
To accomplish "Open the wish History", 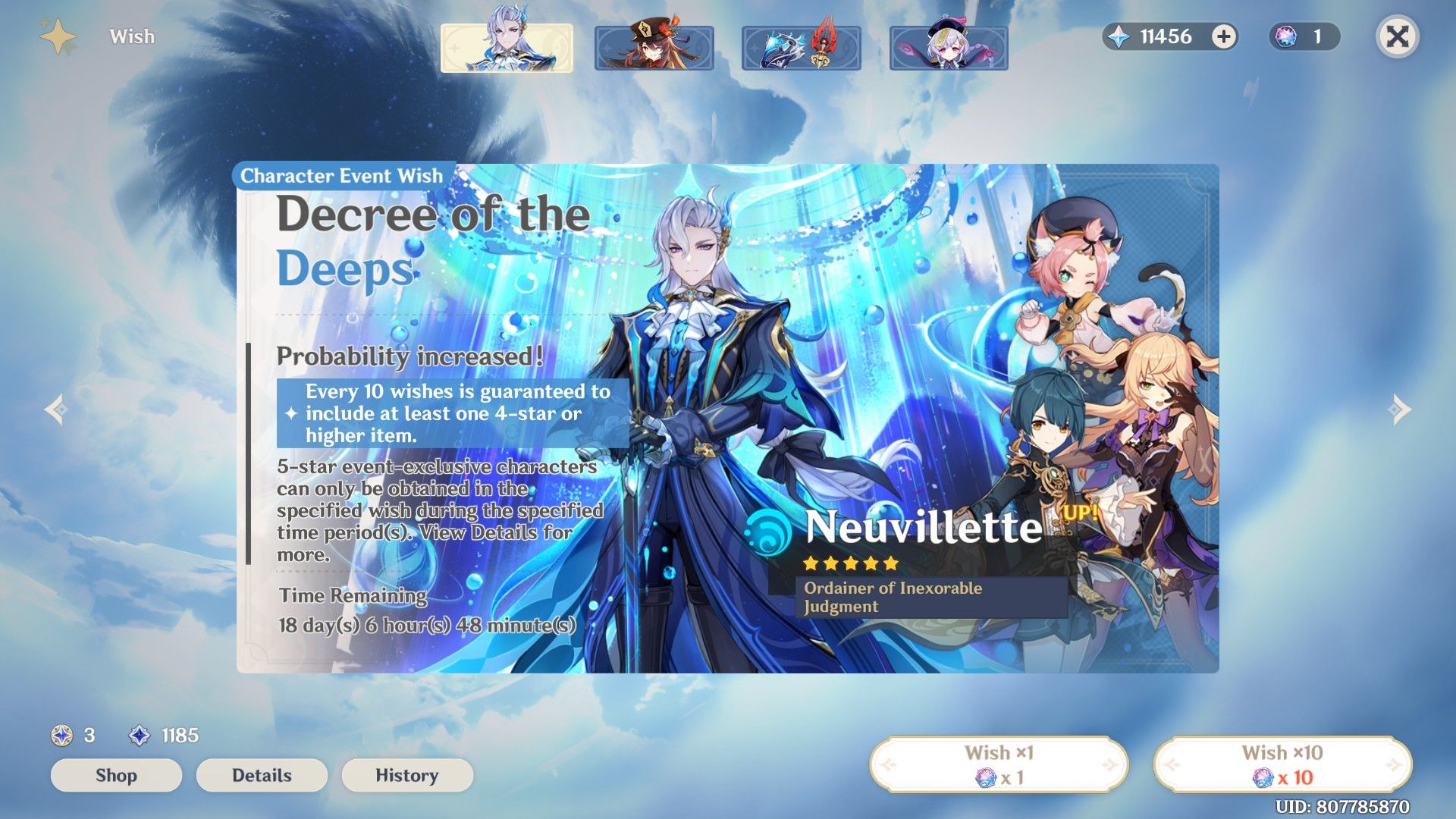I will (x=407, y=775).
